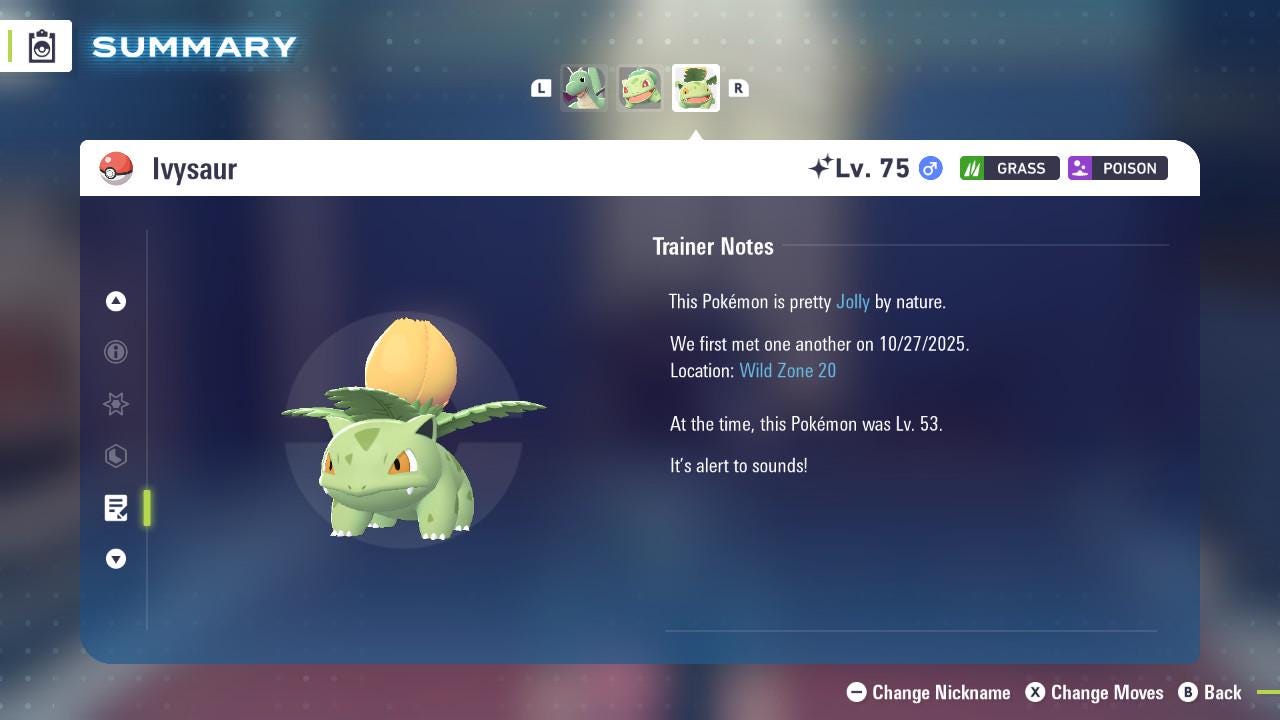The height and width of the screenshot is (720, 1280).
Task: Open the moves page hexagon icon
Action: tap(116, 456)
